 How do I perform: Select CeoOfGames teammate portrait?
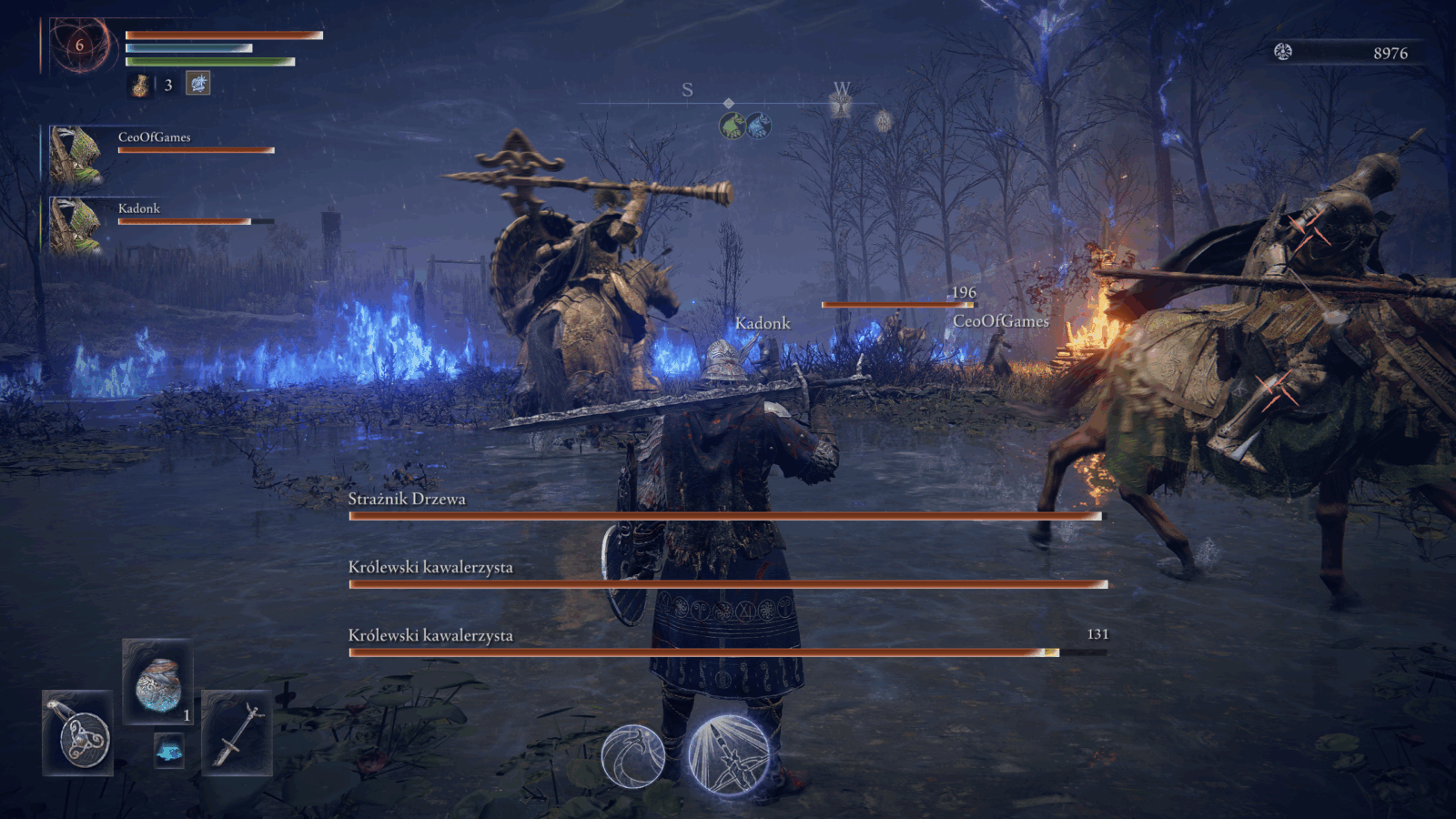tap(75, 155)
